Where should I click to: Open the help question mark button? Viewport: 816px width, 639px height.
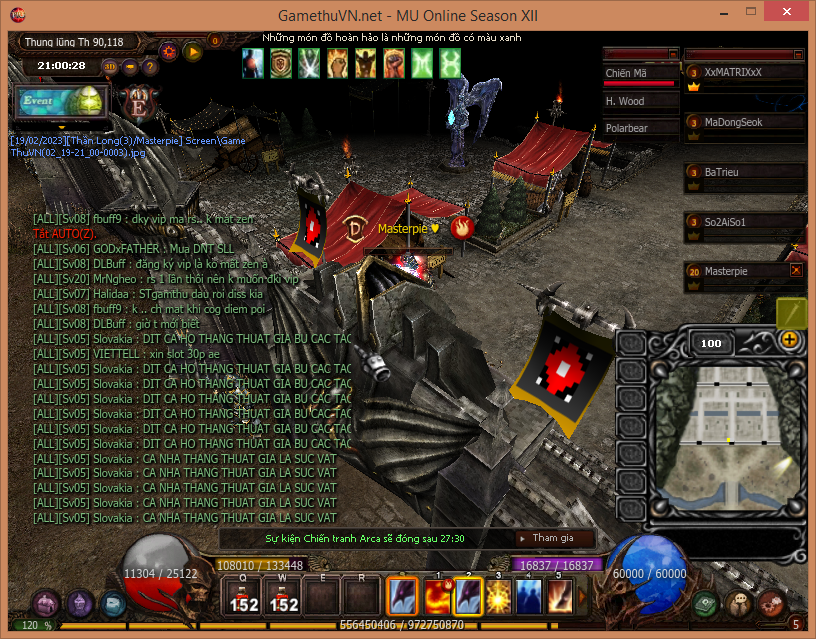tap(149, 67)
